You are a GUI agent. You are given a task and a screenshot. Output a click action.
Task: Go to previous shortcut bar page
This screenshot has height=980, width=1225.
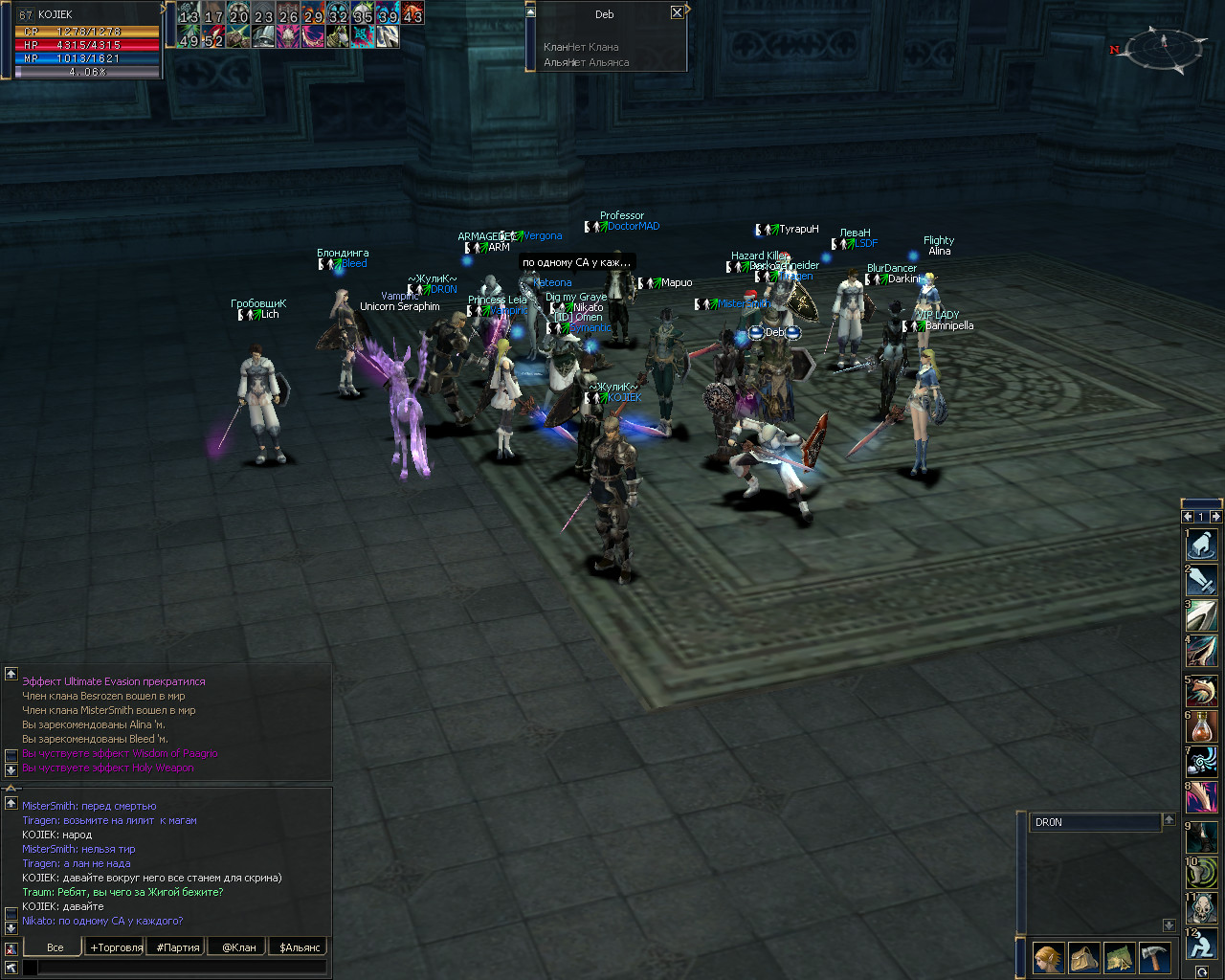[1188, 517]
